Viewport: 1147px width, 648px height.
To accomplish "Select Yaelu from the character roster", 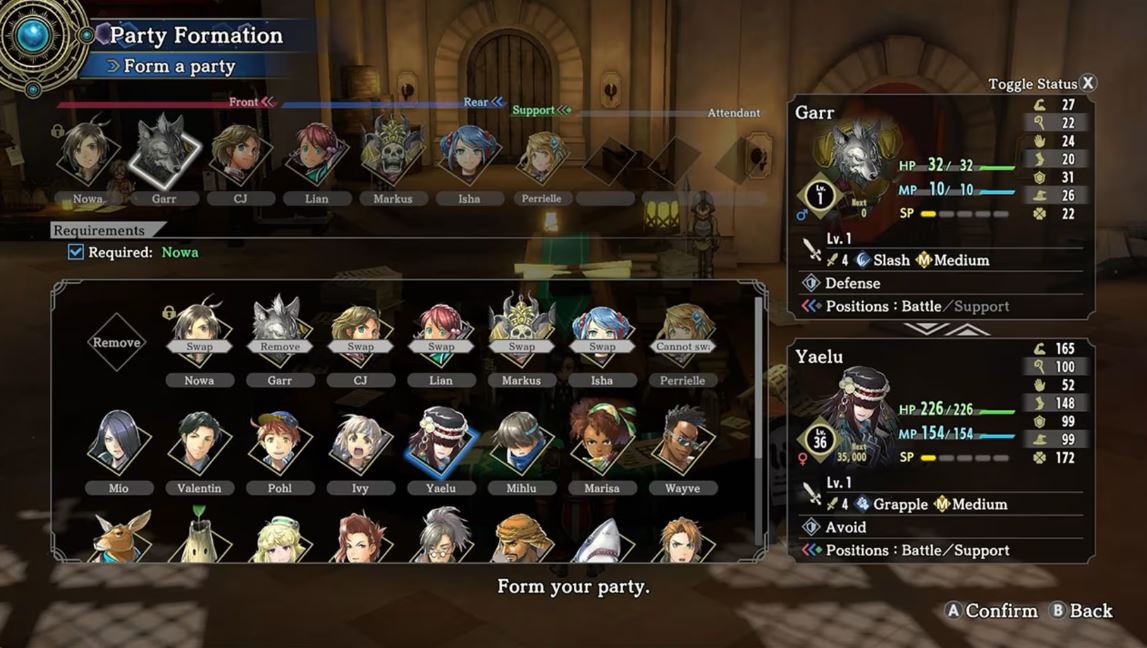I will click(441, 442).
